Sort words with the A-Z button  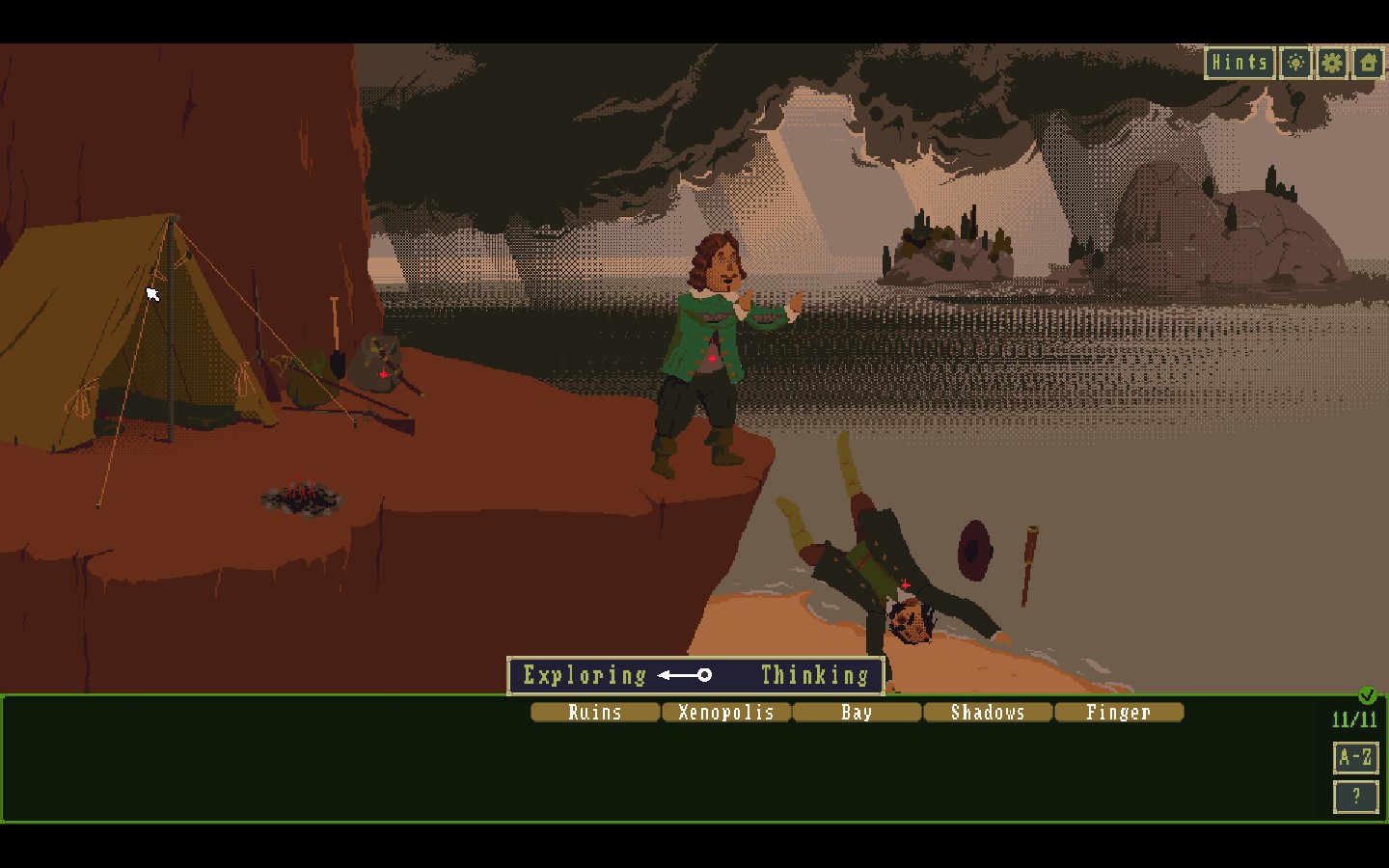[1355, 757]
